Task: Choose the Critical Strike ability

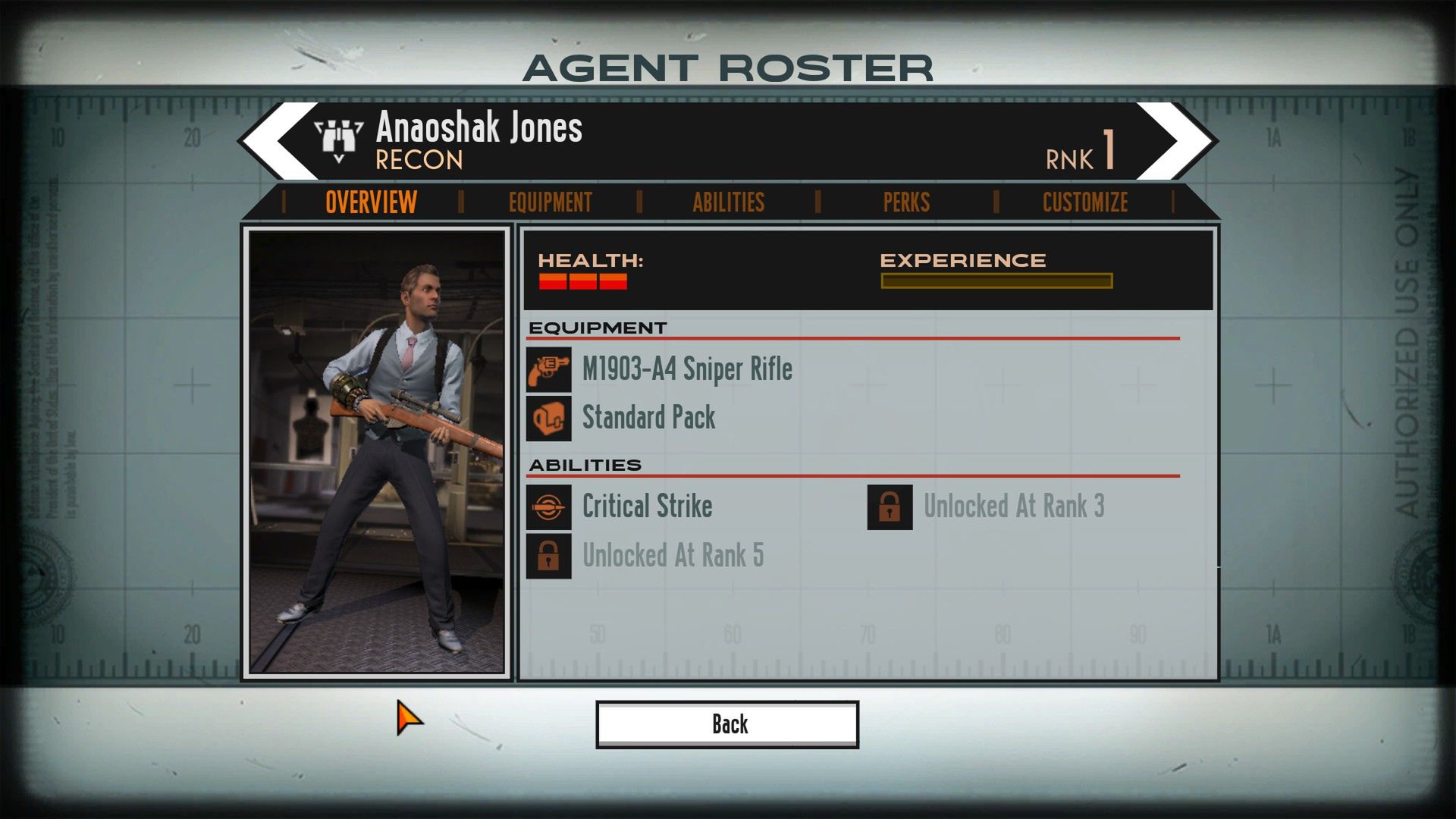Action: pos(646,507)
